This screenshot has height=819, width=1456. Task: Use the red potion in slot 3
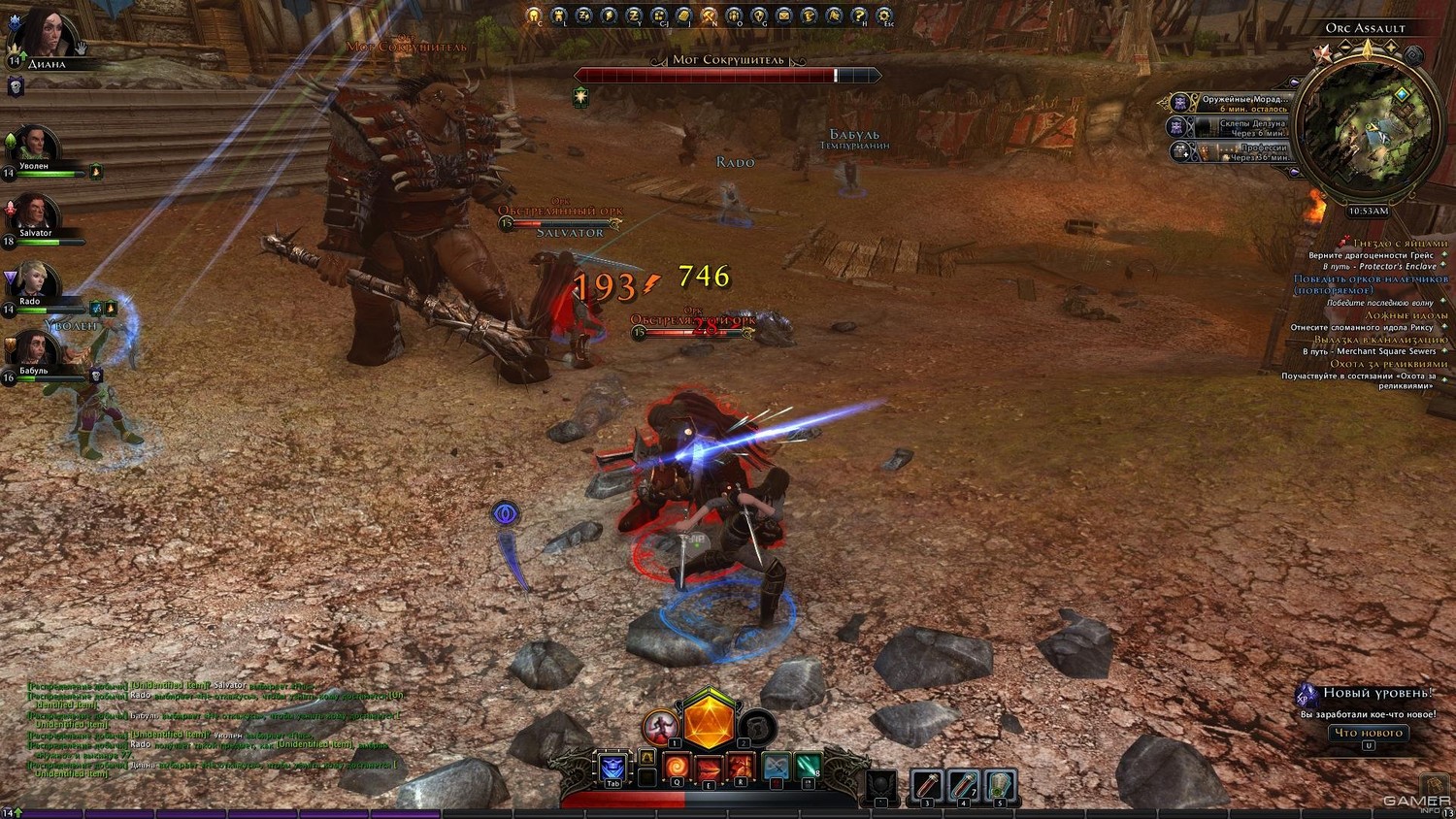point(926,785)
